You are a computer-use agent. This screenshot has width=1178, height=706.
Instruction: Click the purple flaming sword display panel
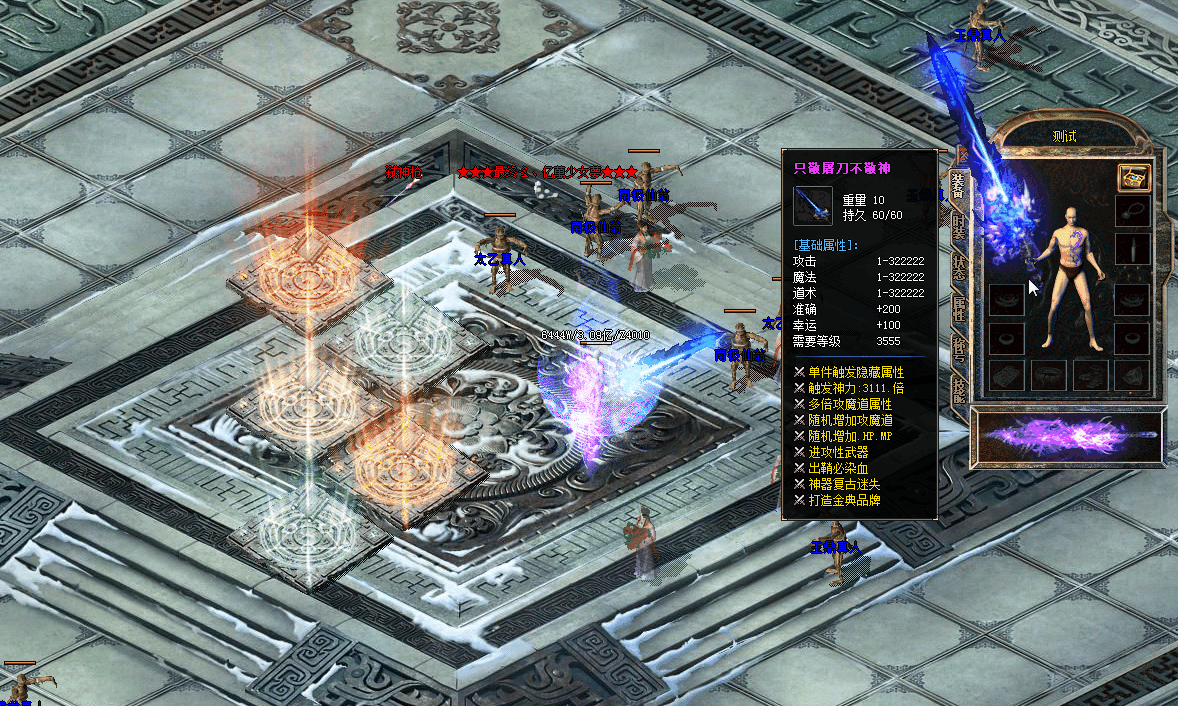tap(1066, 438)
